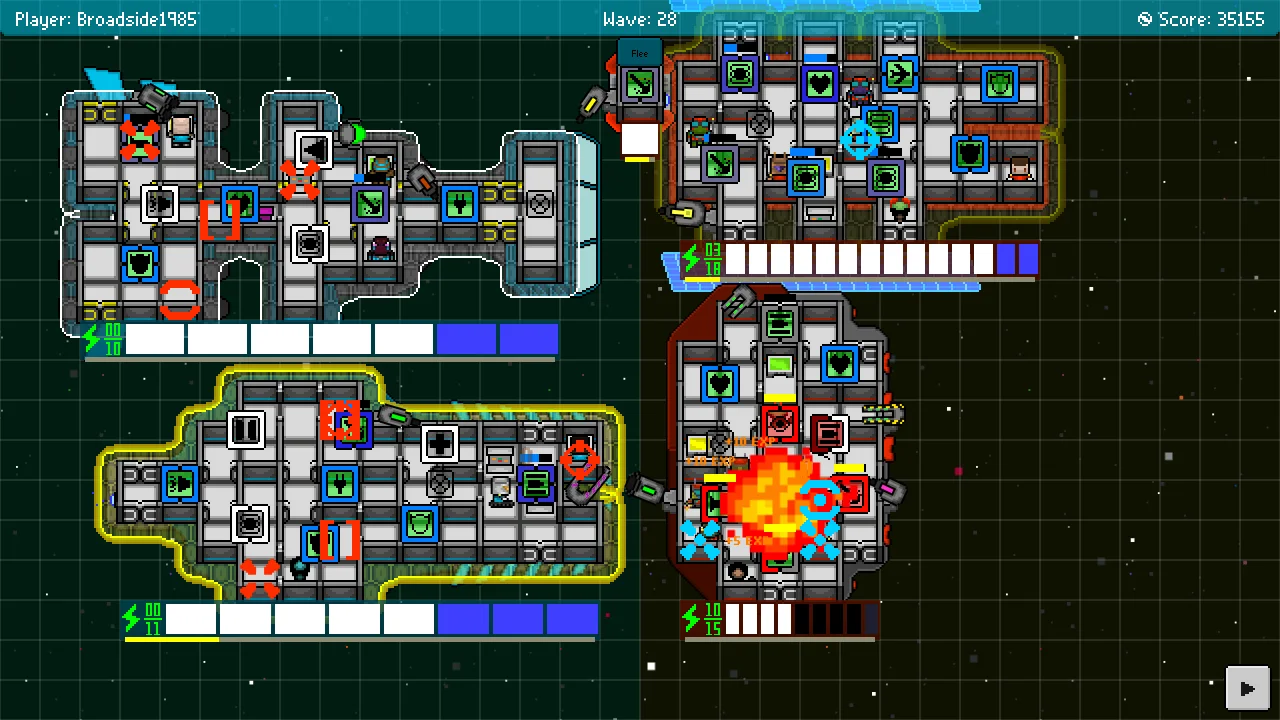1280x720 pixels.
Task: Click the green frog module on the bottom-left ship
Action: pyautogui.click(x=419, y=524)
